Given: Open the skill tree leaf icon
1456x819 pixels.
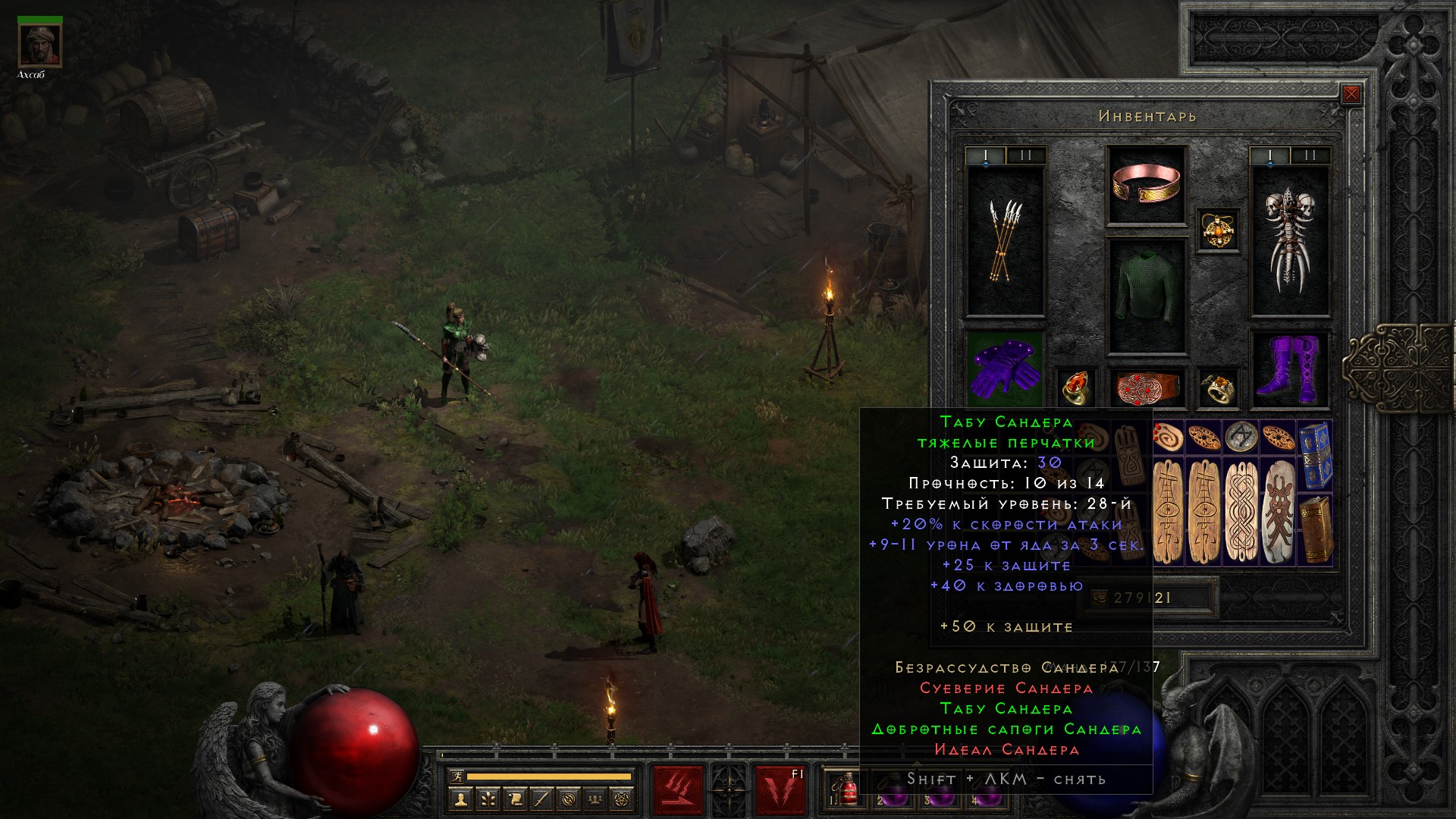Looking at the screenshot, I should point(488,799).
